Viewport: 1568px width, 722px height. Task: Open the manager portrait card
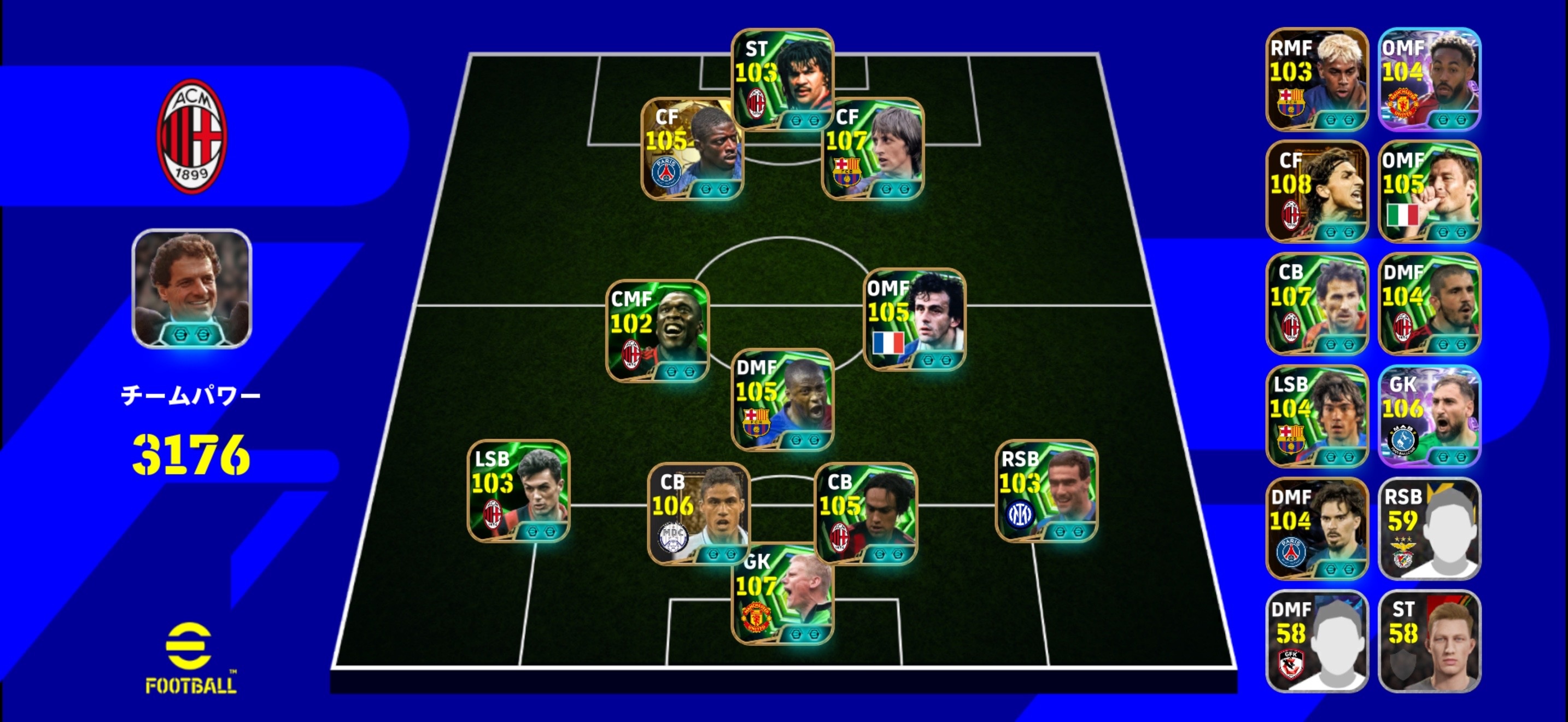click(192, 289)
